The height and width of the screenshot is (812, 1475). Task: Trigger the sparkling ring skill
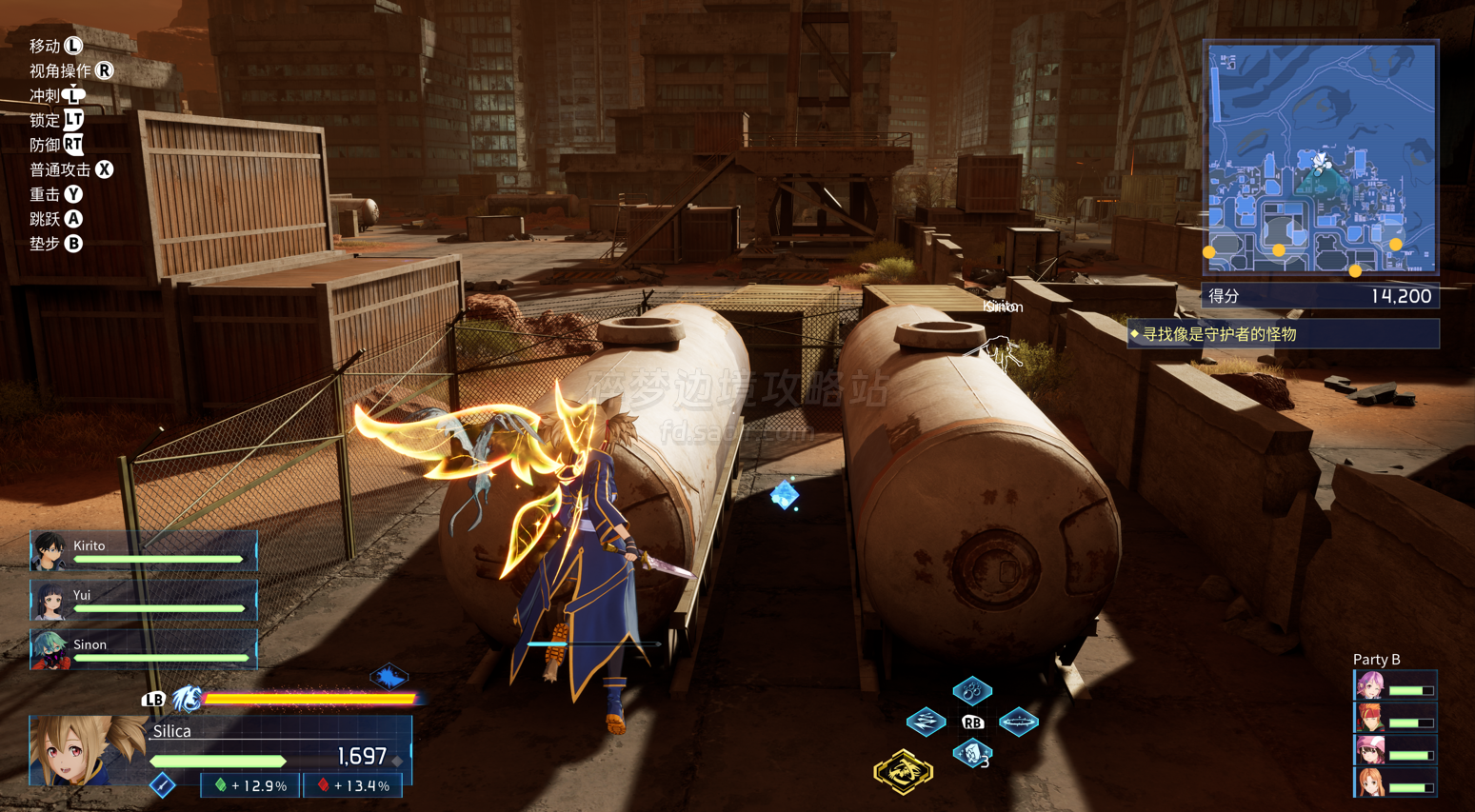coord(1018,723)
